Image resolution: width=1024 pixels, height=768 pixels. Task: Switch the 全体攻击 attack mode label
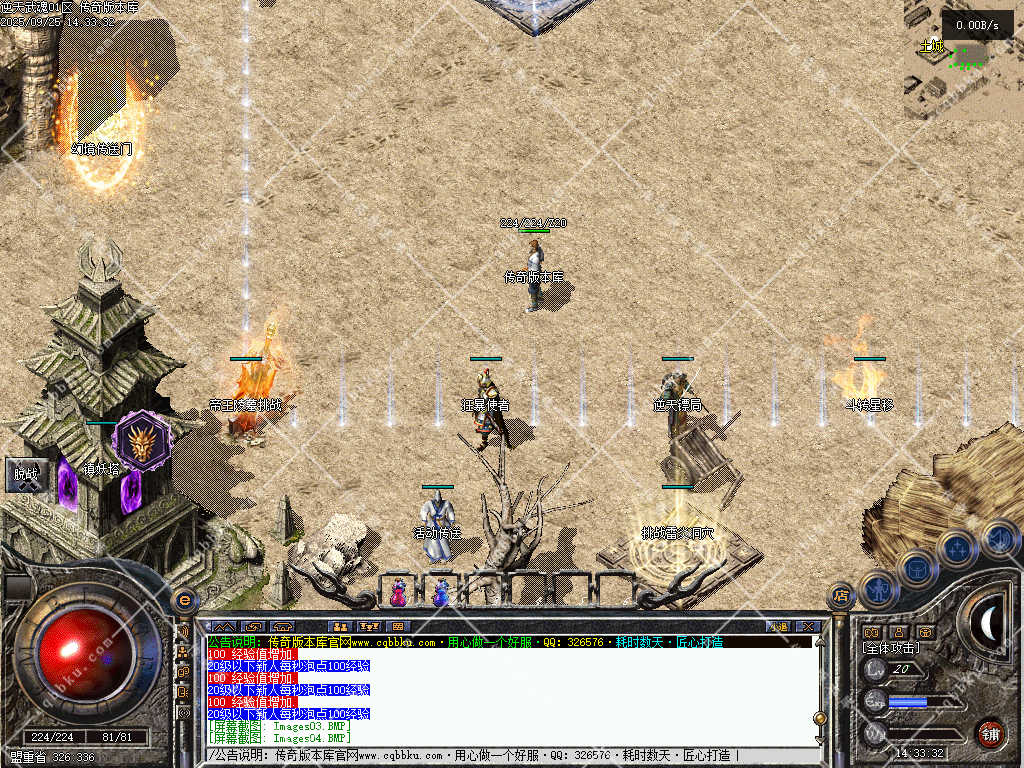point(890,648)
